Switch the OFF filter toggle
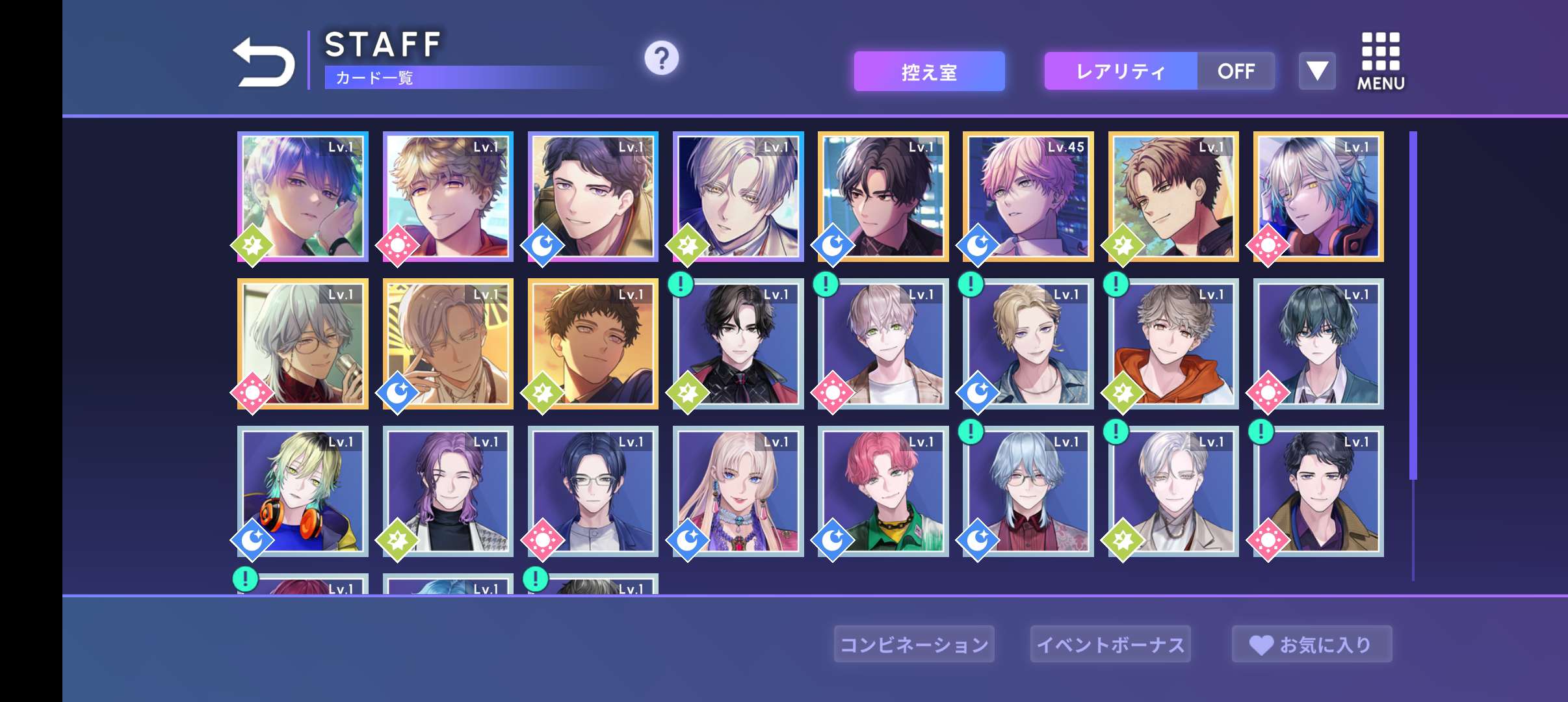Viewport: 1568px width, 702px height. tap(1236, 71)
